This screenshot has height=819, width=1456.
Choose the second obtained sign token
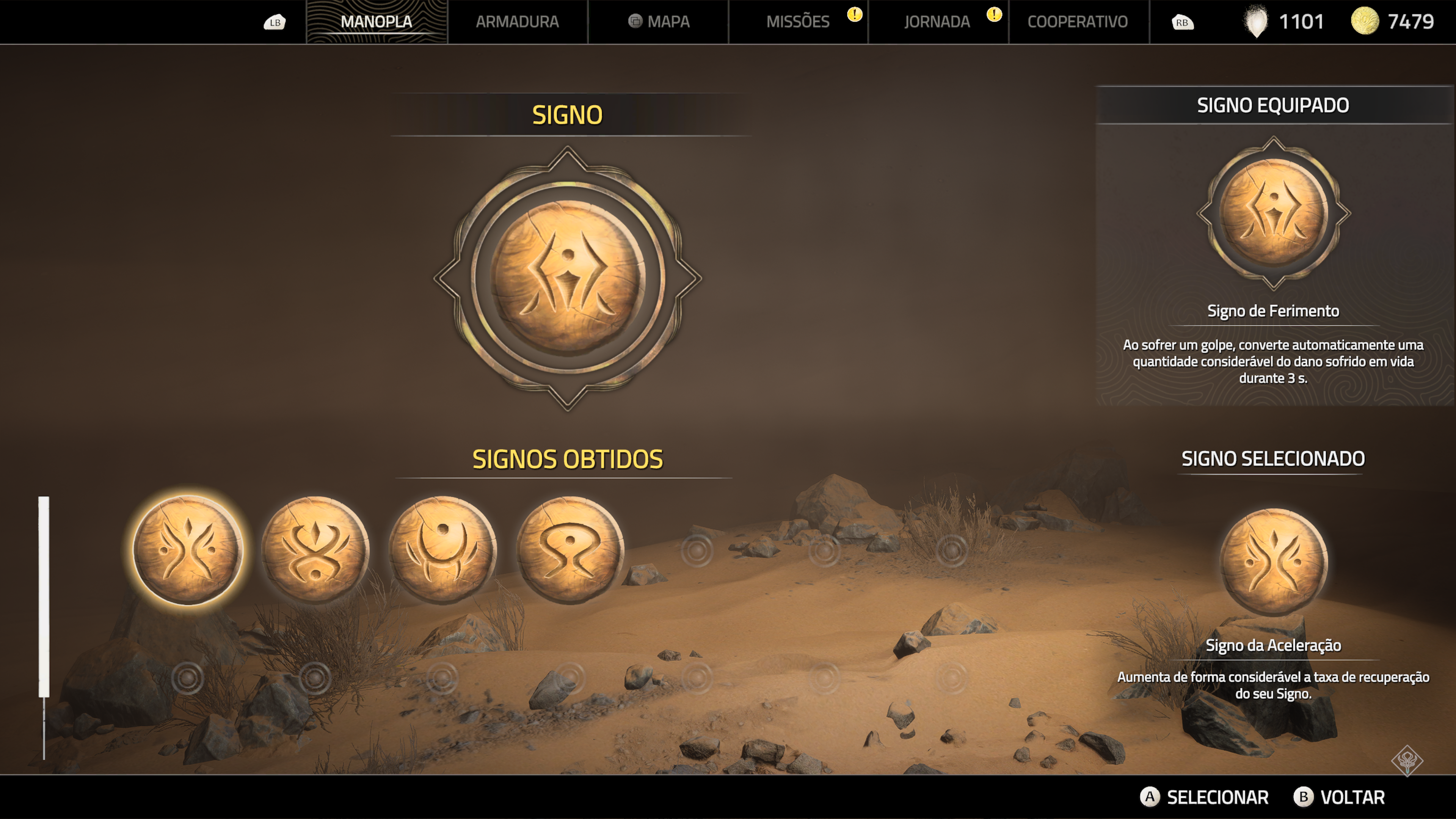pos(315,549)
